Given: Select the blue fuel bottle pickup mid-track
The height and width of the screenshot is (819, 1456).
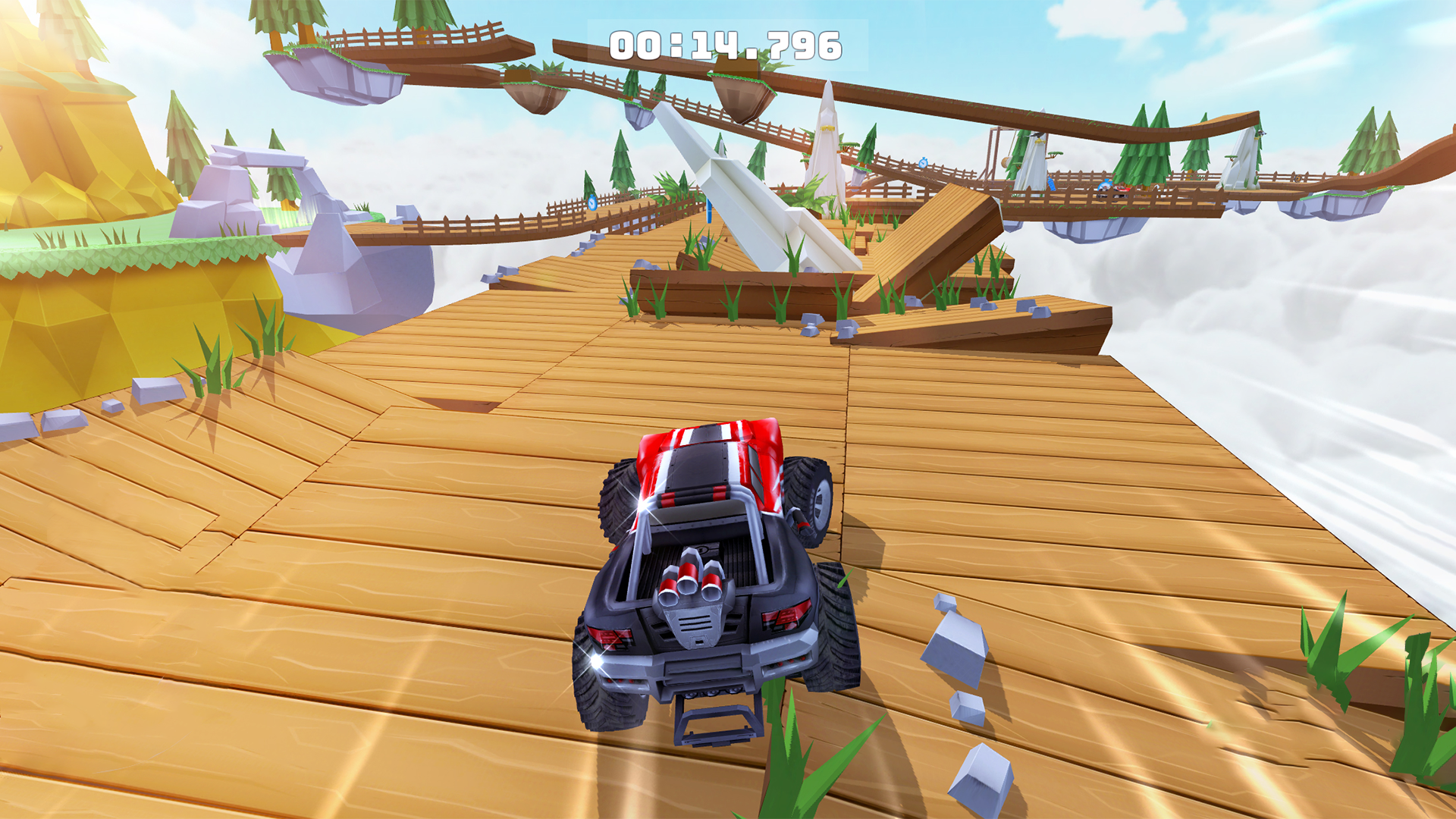Looking at the screenshot, I should click(709, 211).
